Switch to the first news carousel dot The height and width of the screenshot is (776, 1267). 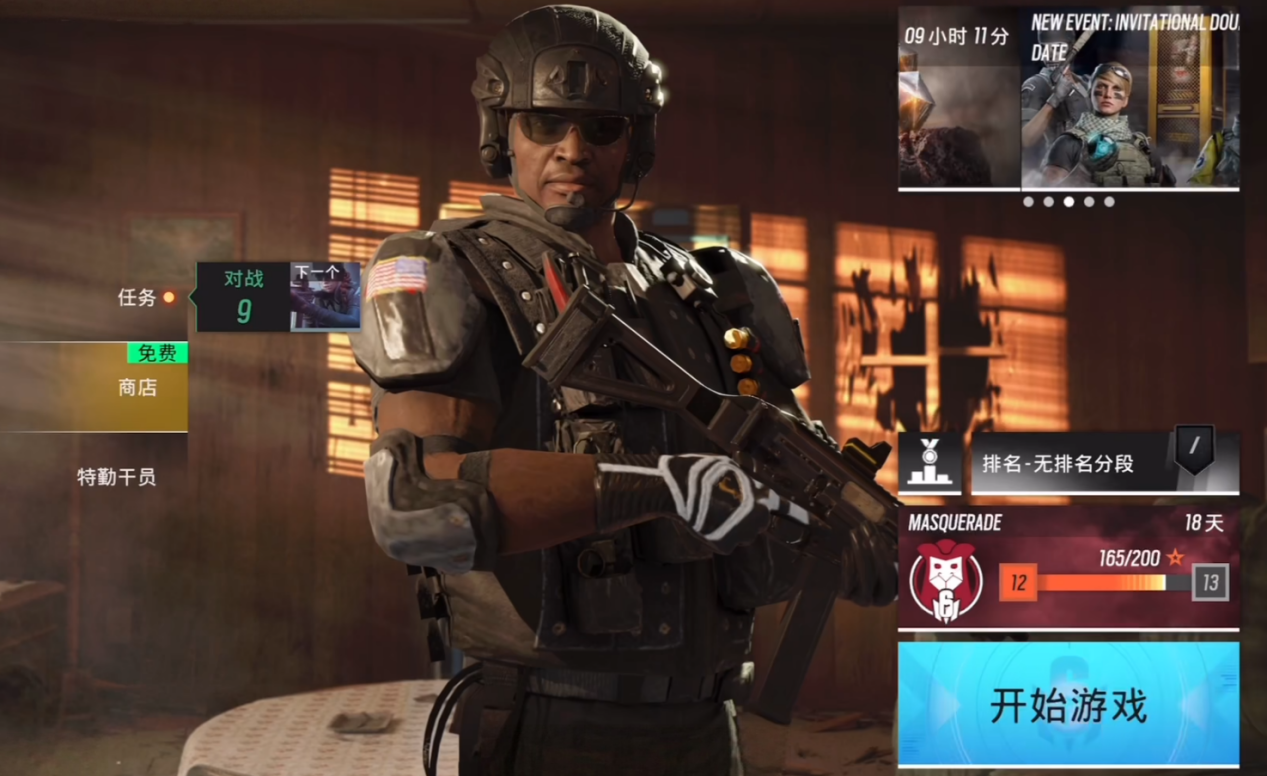click(x=1028, y=201)
